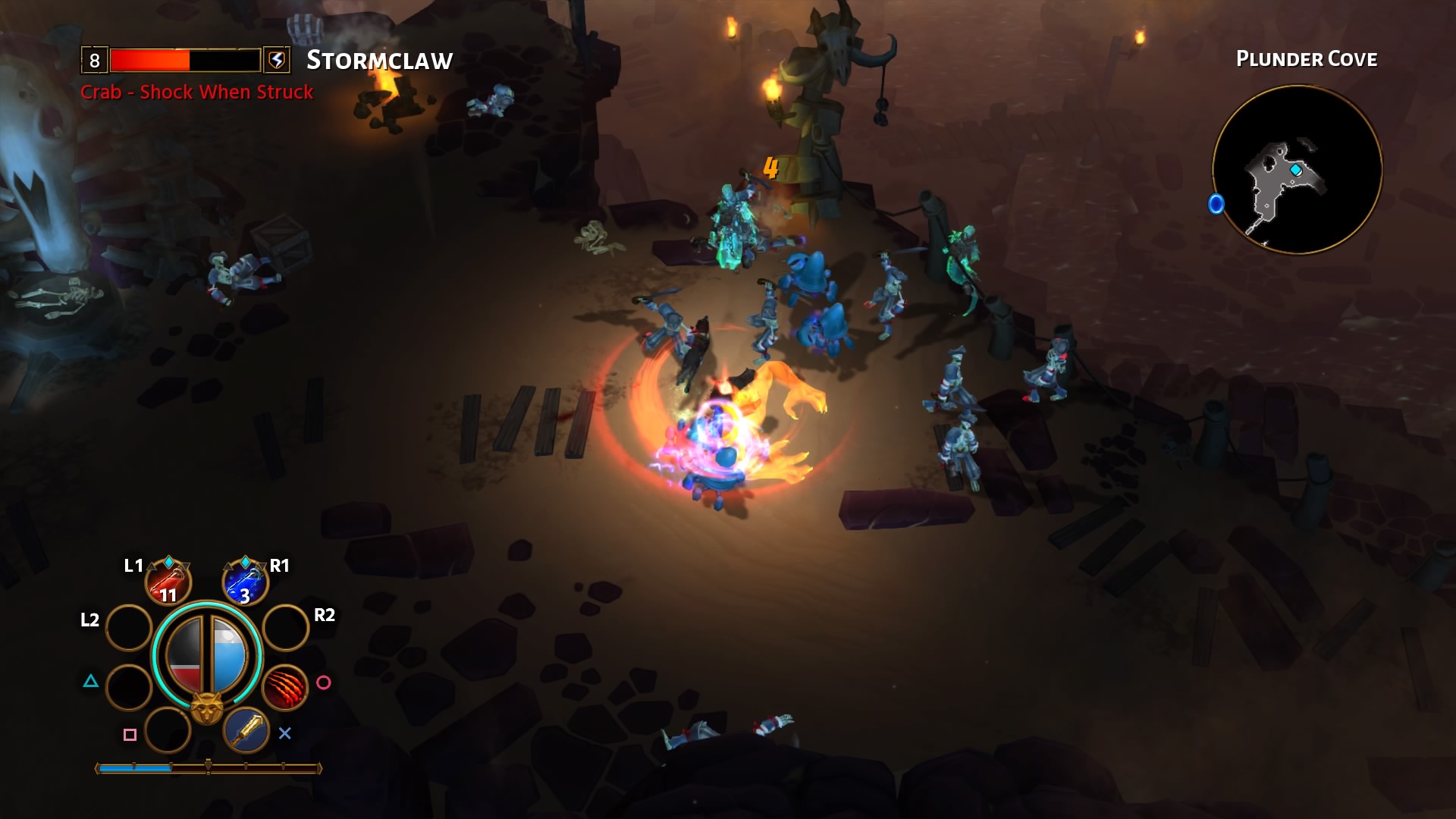Open the up arrow selector above the R1 slot
1456x819 pixels.
[227, 566]
